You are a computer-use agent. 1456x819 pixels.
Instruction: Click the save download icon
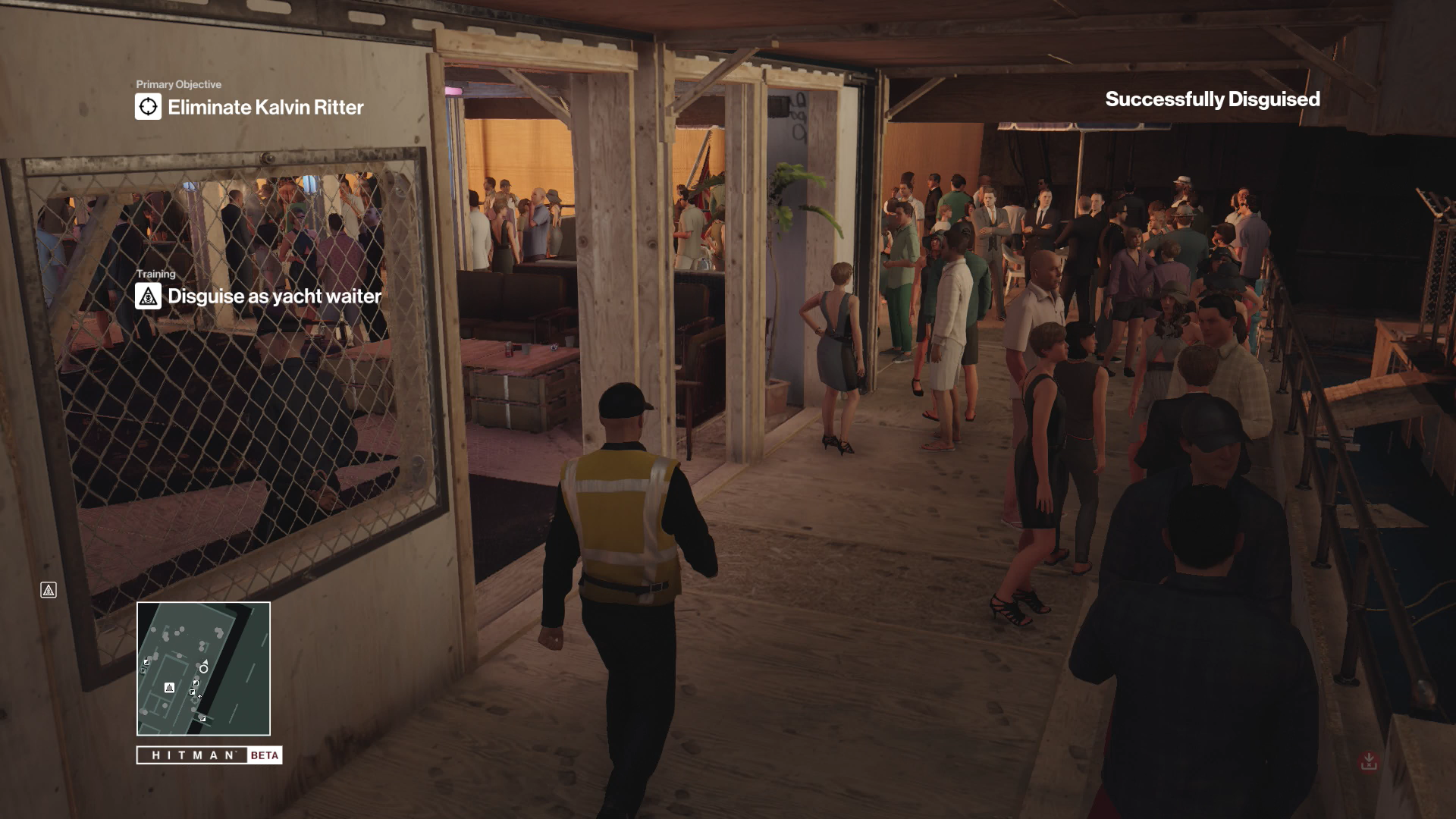[1368, 761]
